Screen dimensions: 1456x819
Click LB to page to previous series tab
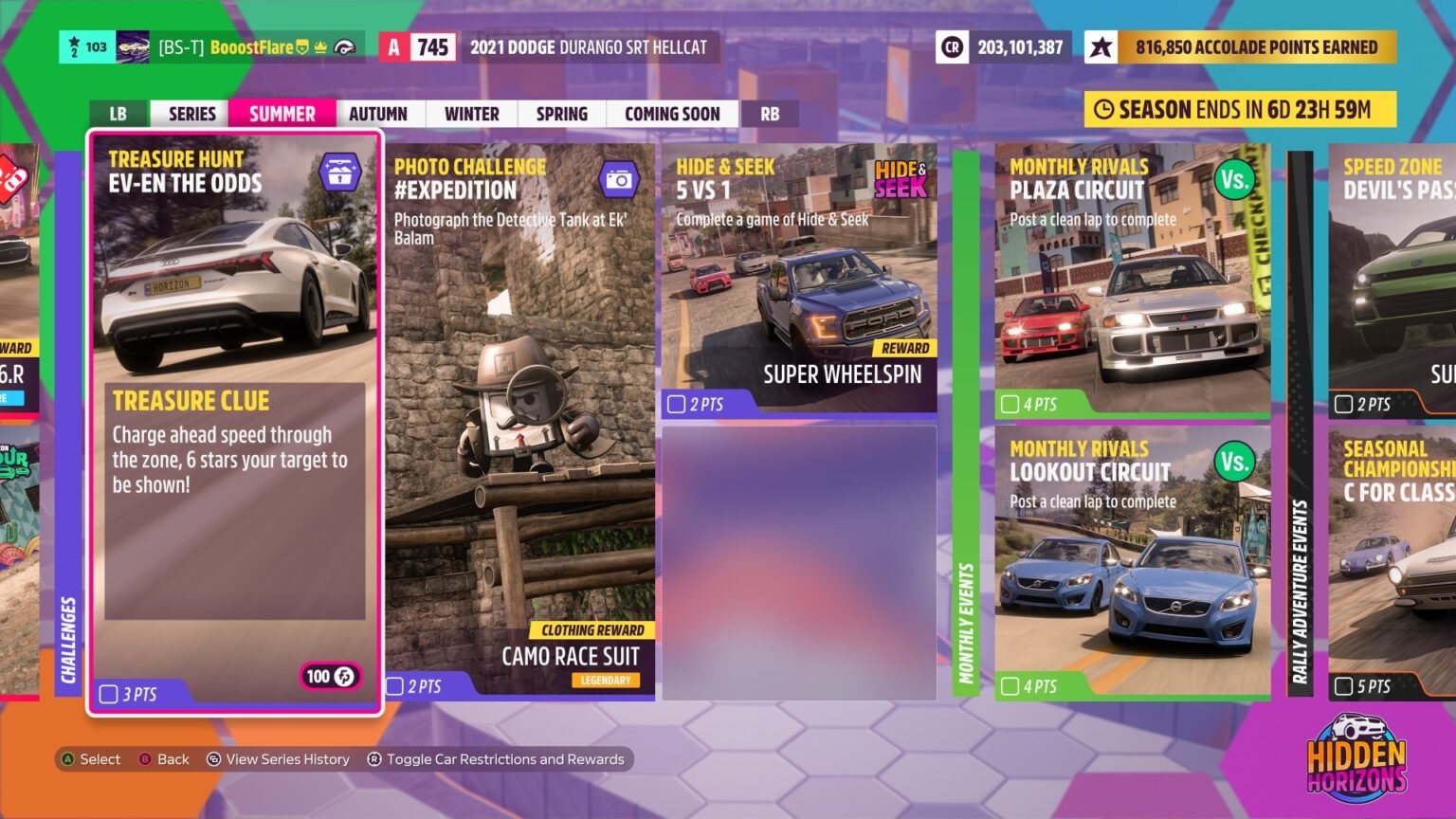coord(118,114)
